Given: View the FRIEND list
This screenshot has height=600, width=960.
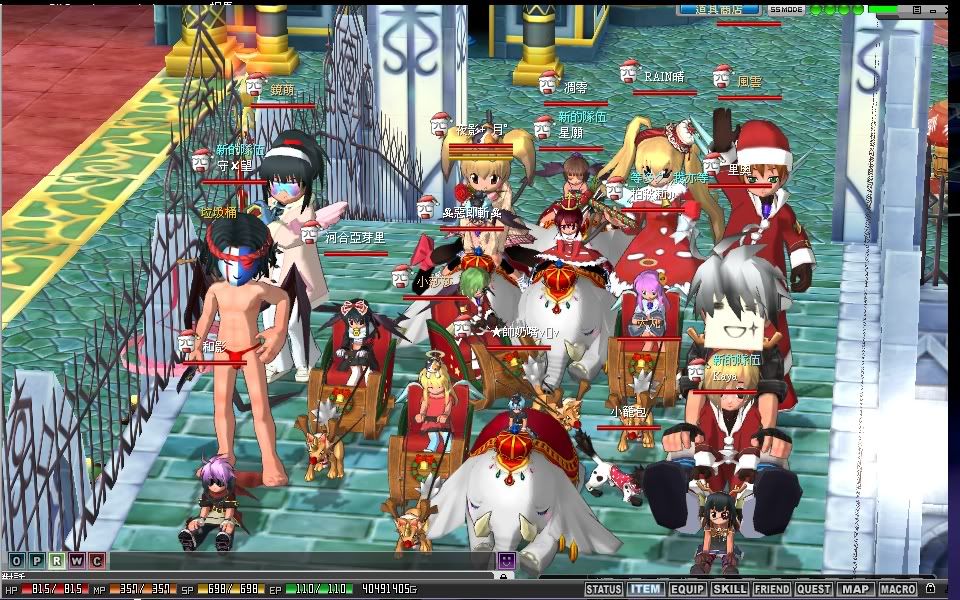Looking at the screenshot, I should click(x=771, y=590).
